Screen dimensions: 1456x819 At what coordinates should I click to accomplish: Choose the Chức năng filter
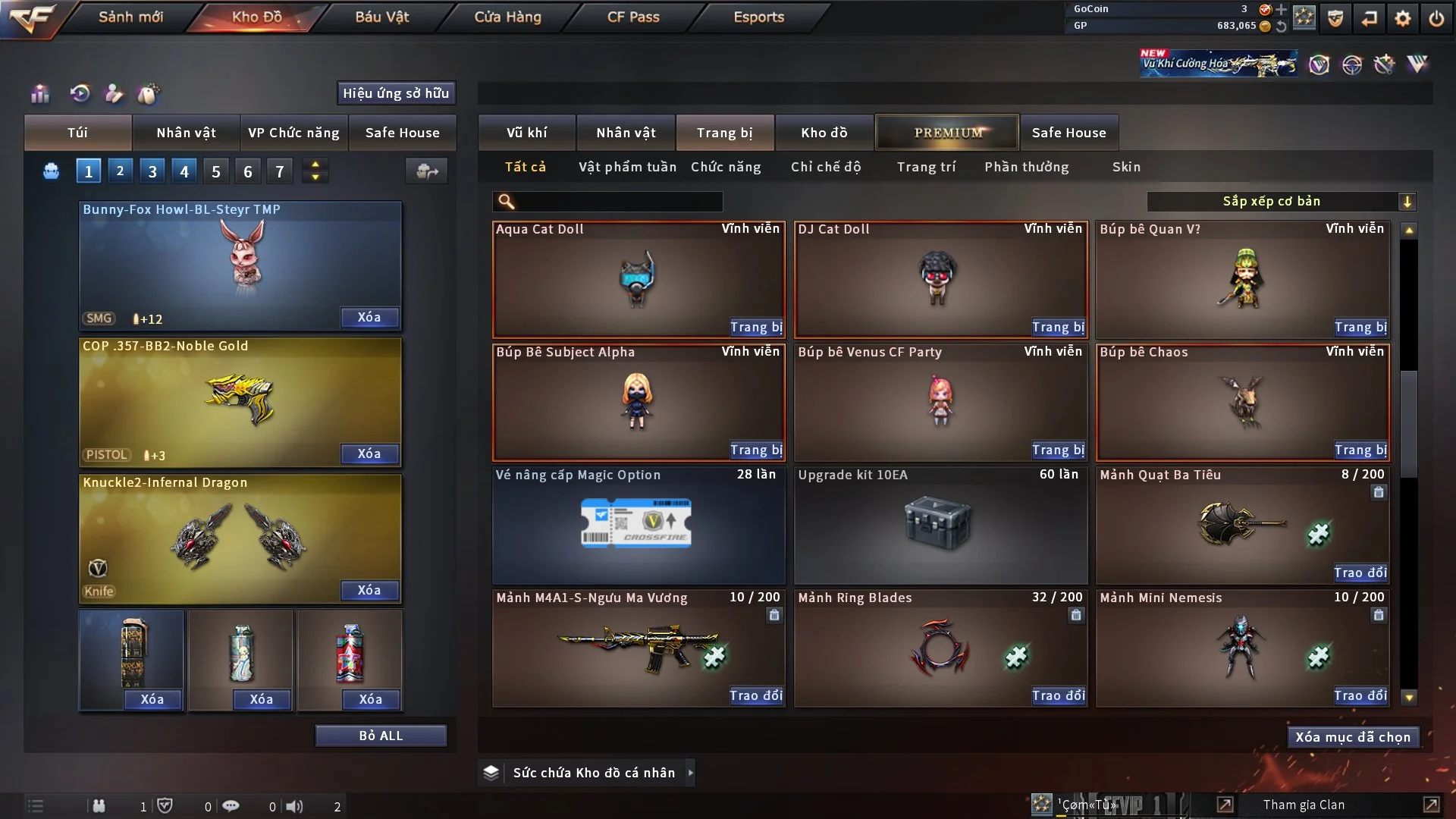coord(726,167)
